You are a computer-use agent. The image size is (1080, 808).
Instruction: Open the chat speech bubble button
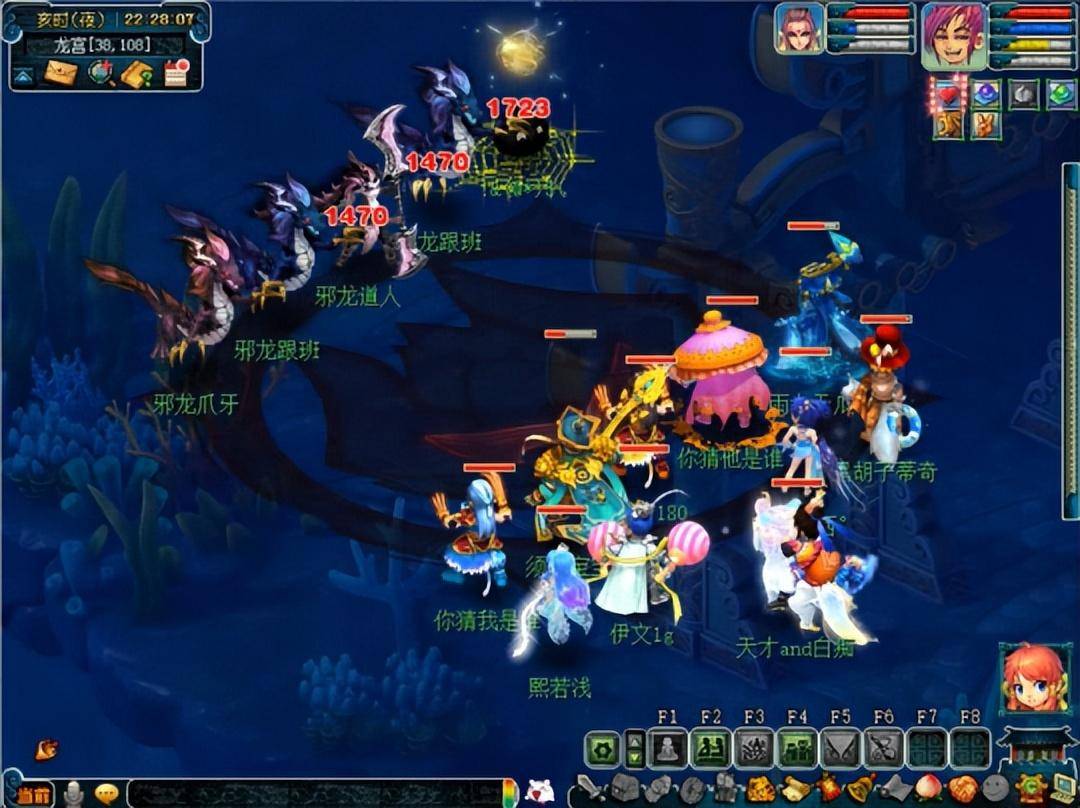[107, 794]
